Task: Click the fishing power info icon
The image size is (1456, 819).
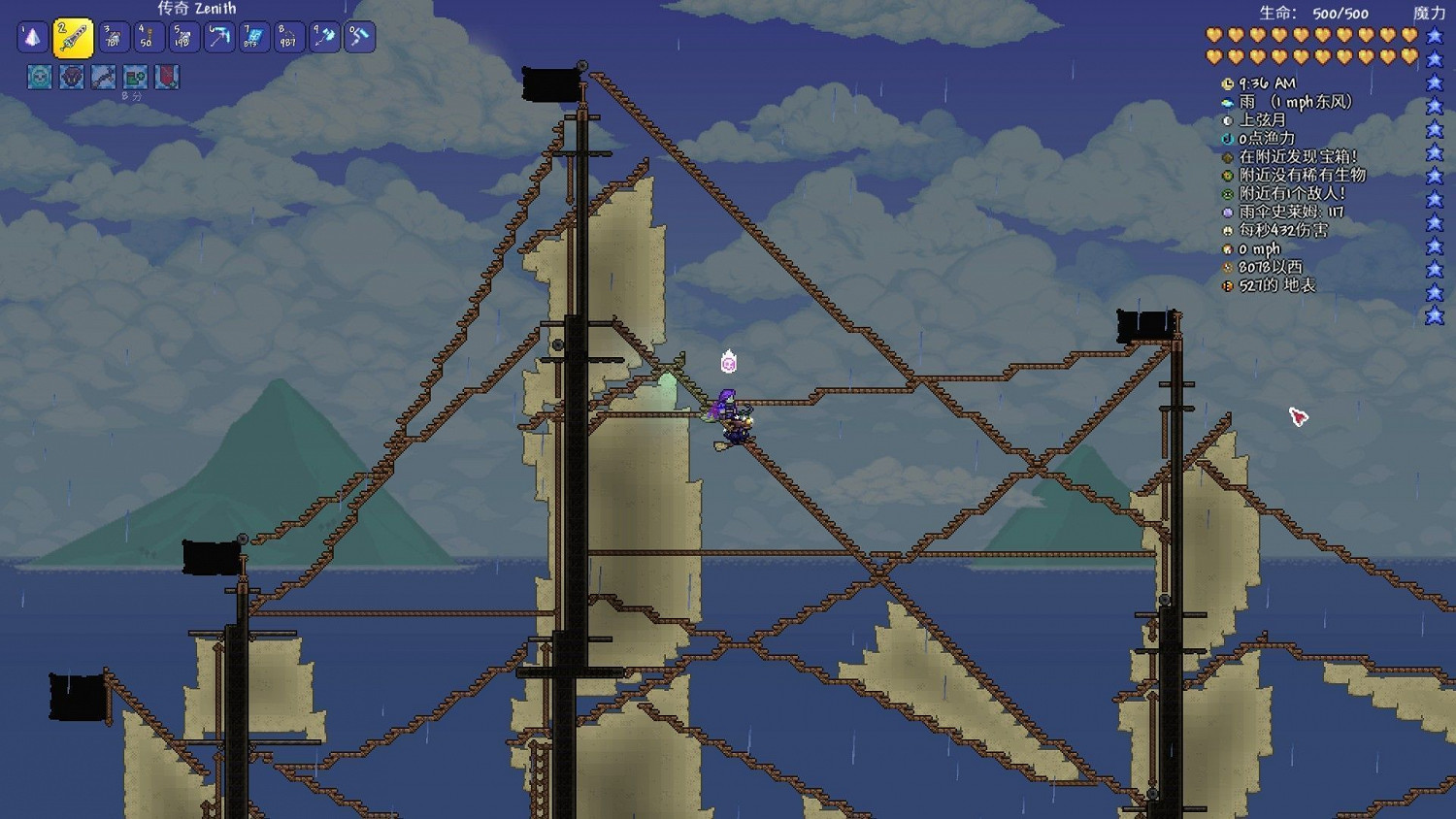Action: point(1227,139)
